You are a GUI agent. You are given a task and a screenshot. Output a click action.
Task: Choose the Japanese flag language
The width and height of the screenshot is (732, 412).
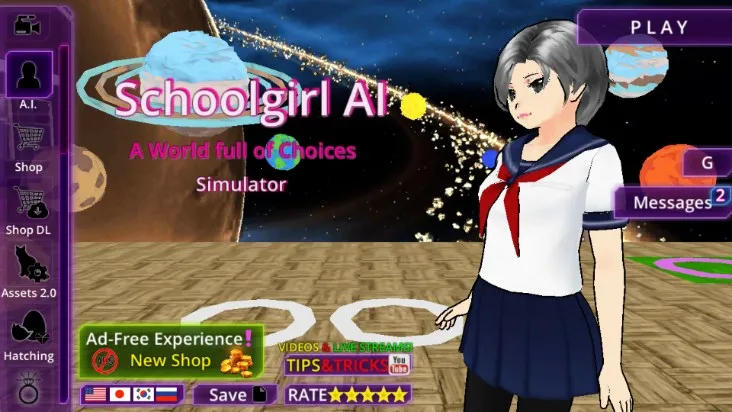pos(121,395)
